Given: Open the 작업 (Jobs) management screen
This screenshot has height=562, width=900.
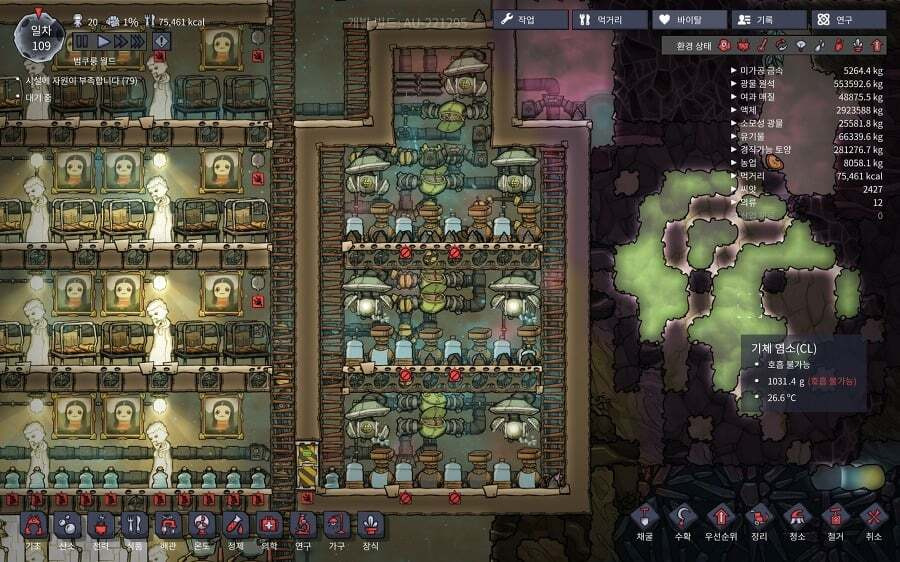Looking at the screenshot, I should [529, 19].
